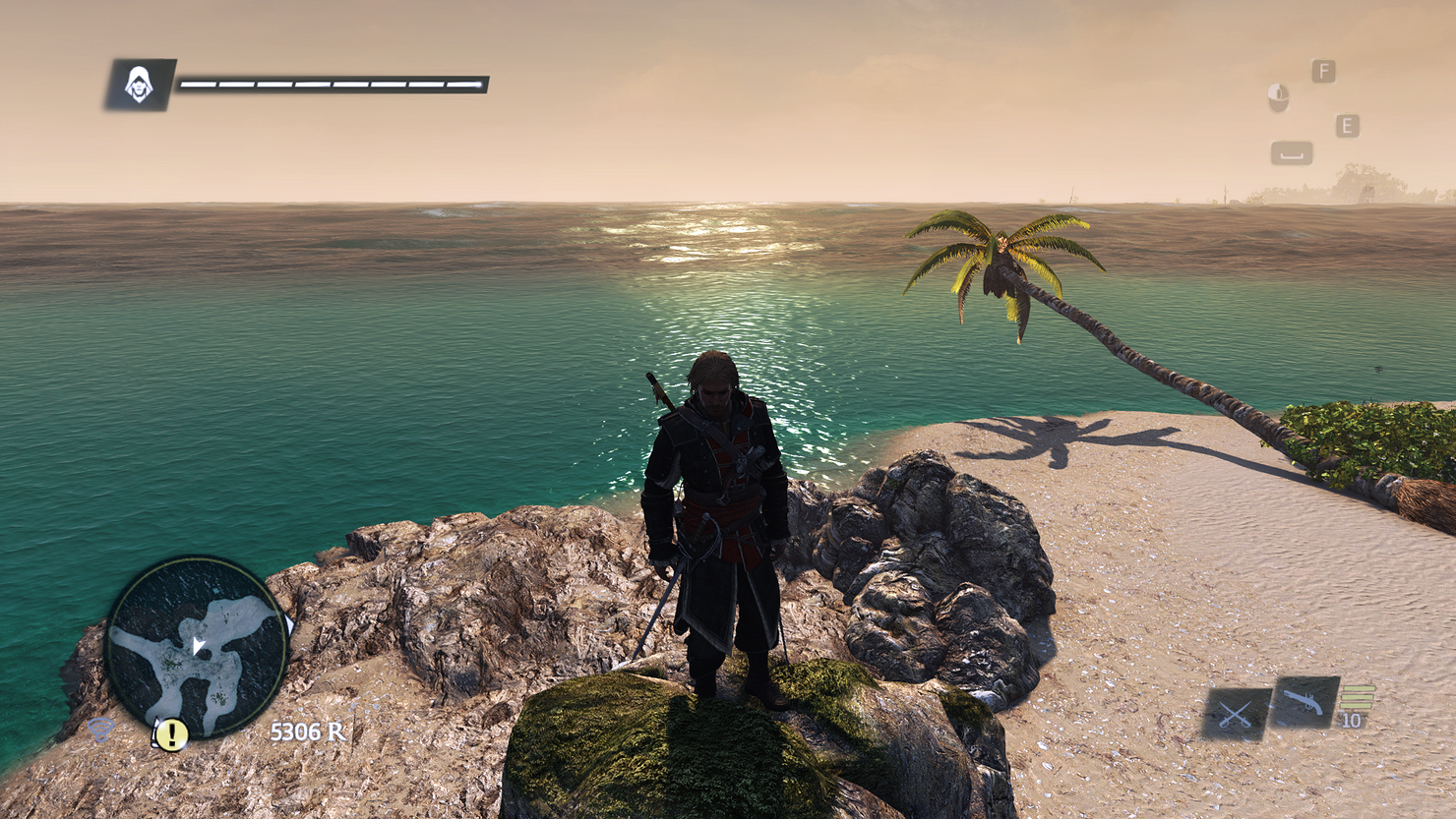The height and width of the screenshot is (819, 1456).
Task: Click the hooded assassin portrait icon
Action: (x=140, y=86)
